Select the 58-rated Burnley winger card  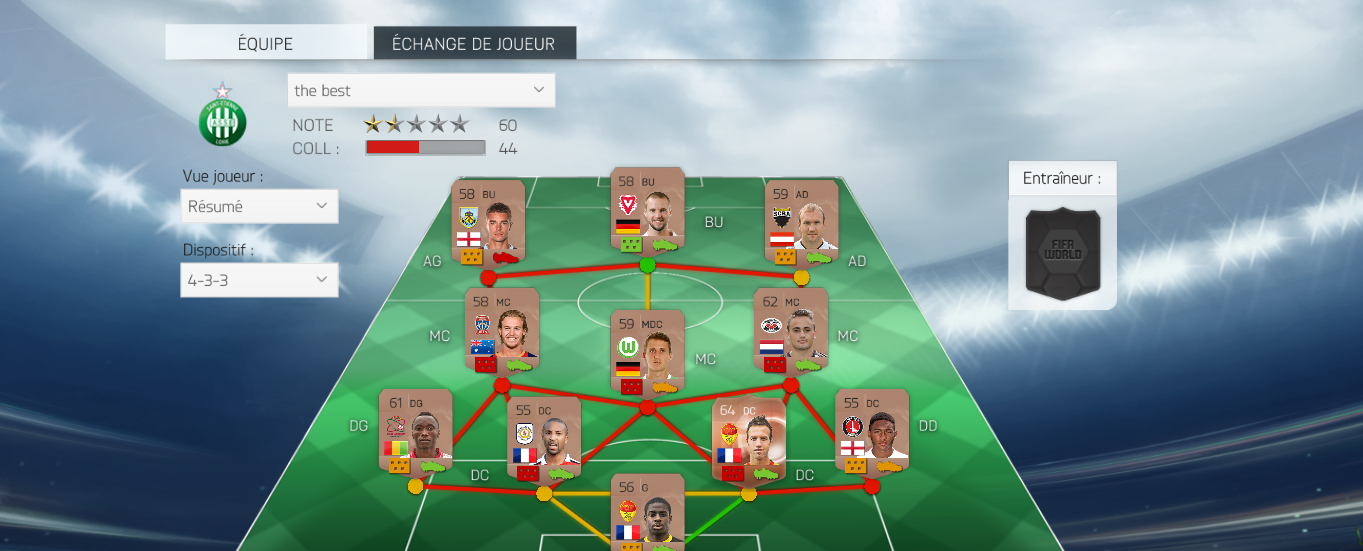pos(487,222)
